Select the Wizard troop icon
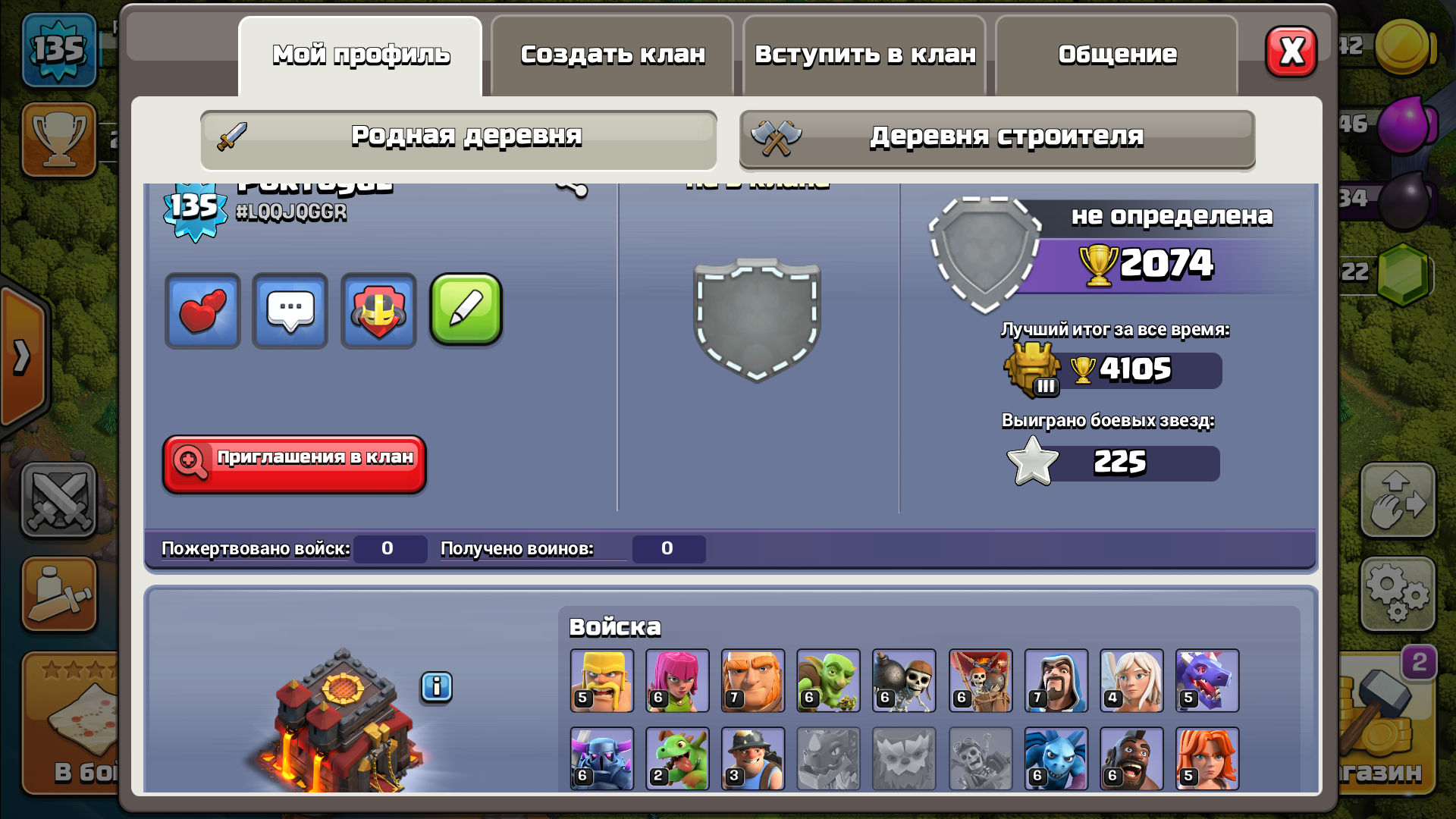The image size is (1456, 819). pyautogui.click(x=1056, y=680)
